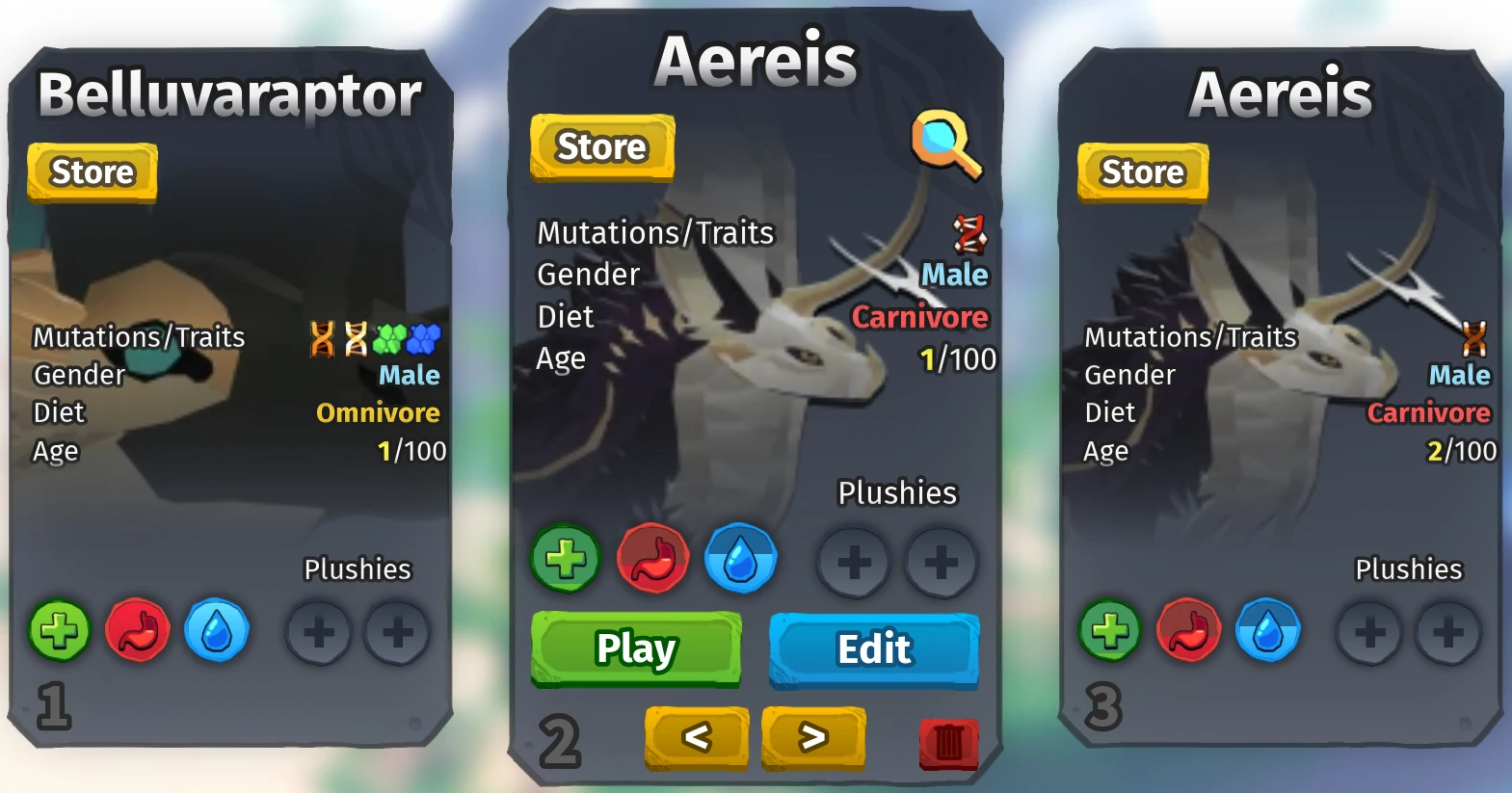Click the right arrow below the Aereis card
The height and width of the screenshot is (793, 1512).
pyautogui.click(x=812, y=737)
